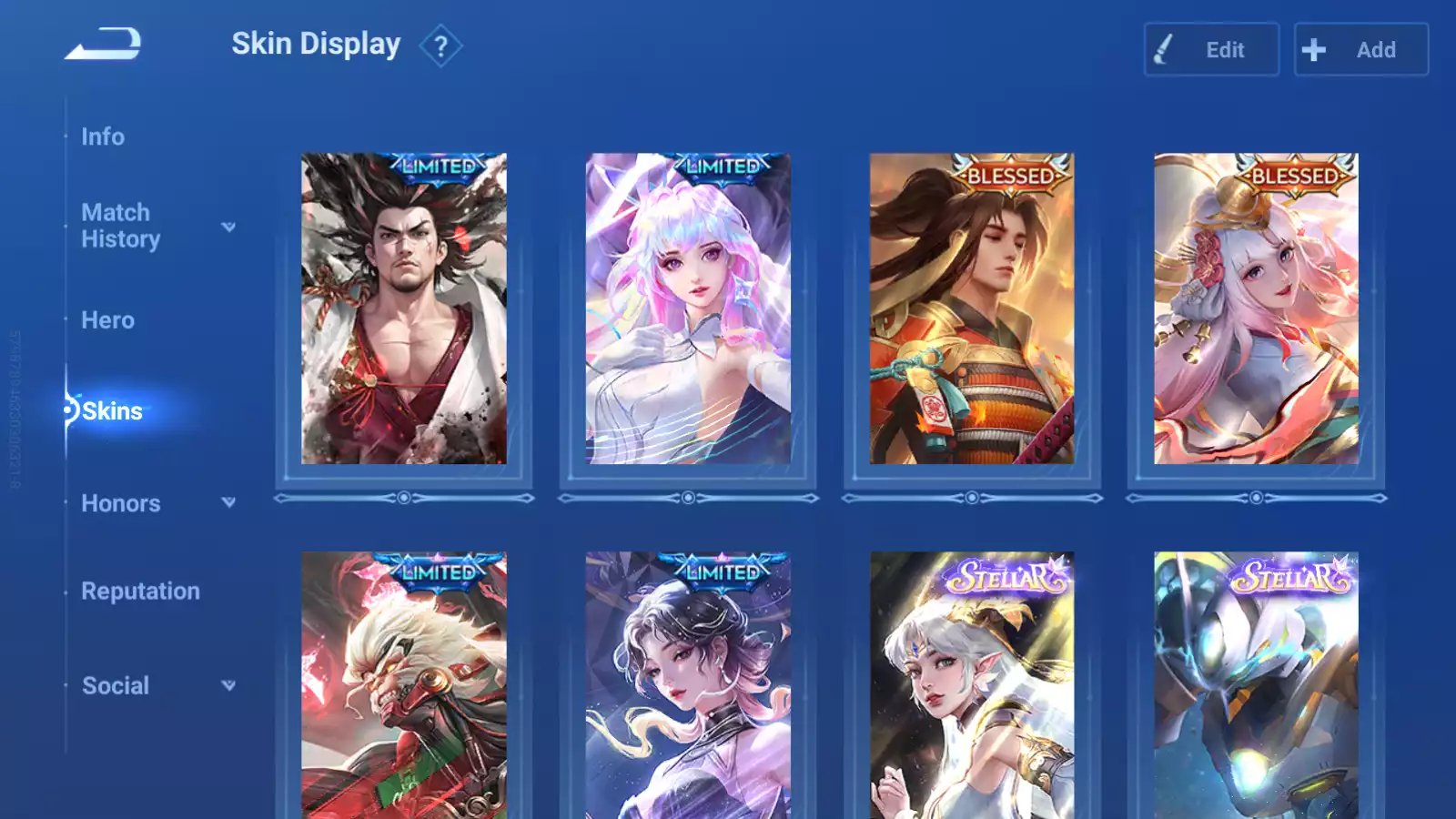Open the Honors section
The image size is (1456, 819).
(x=121, y=503)
